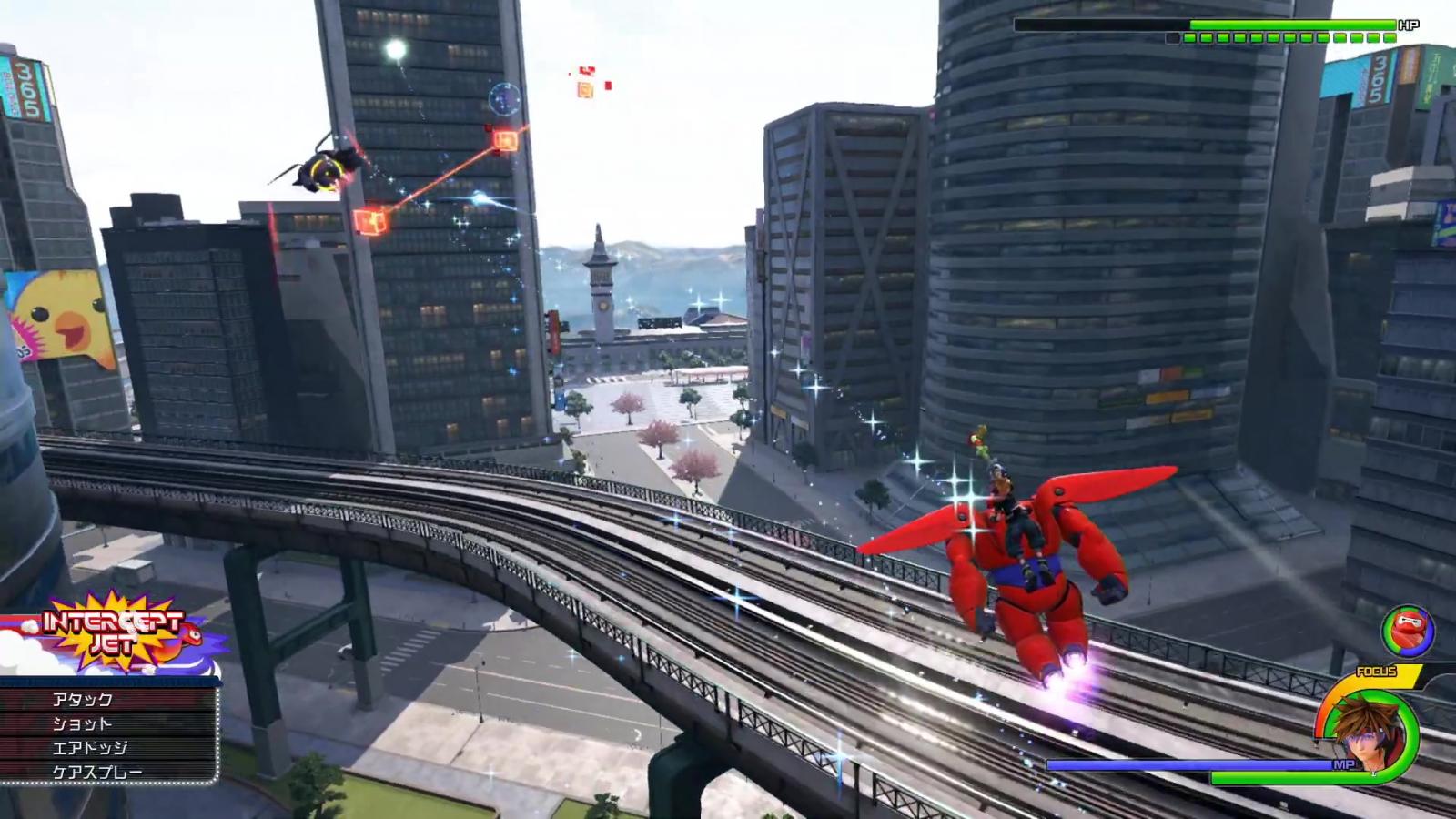Click the Intercept Jet banner
The image size is (1456, 819).
pos(116,631)
